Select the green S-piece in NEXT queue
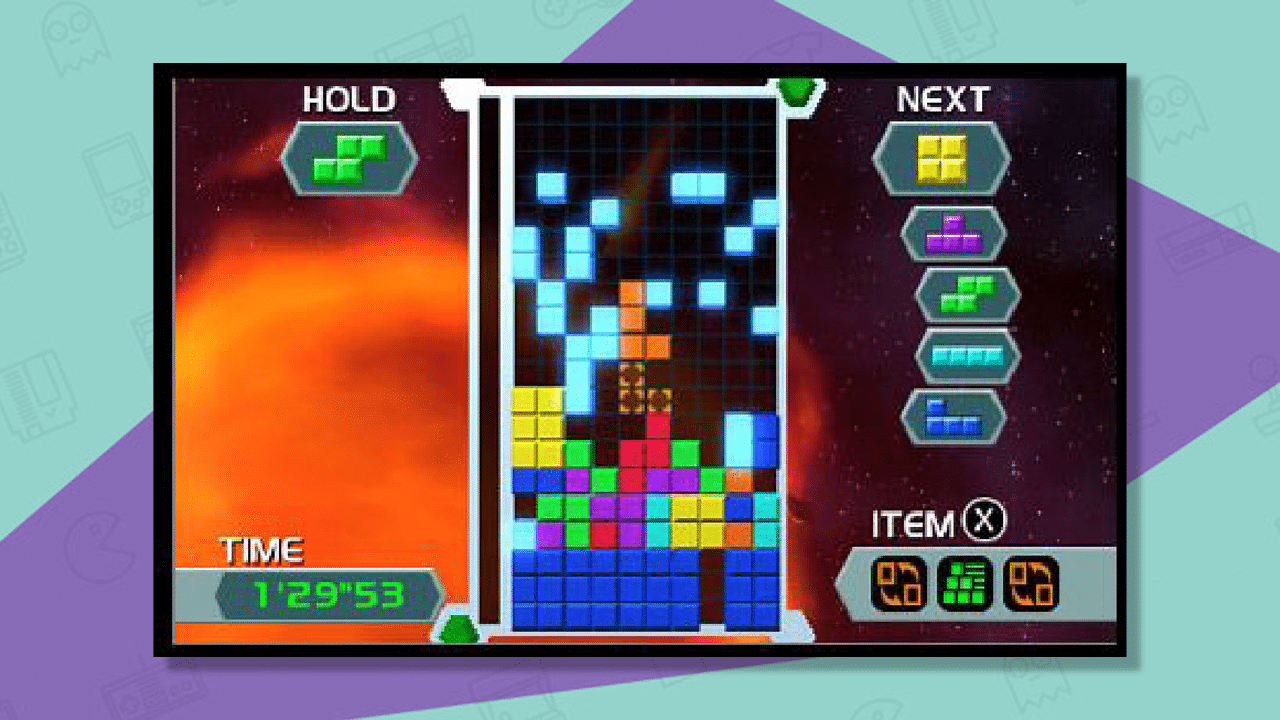Screen dimensions: 1280x720 966,294
